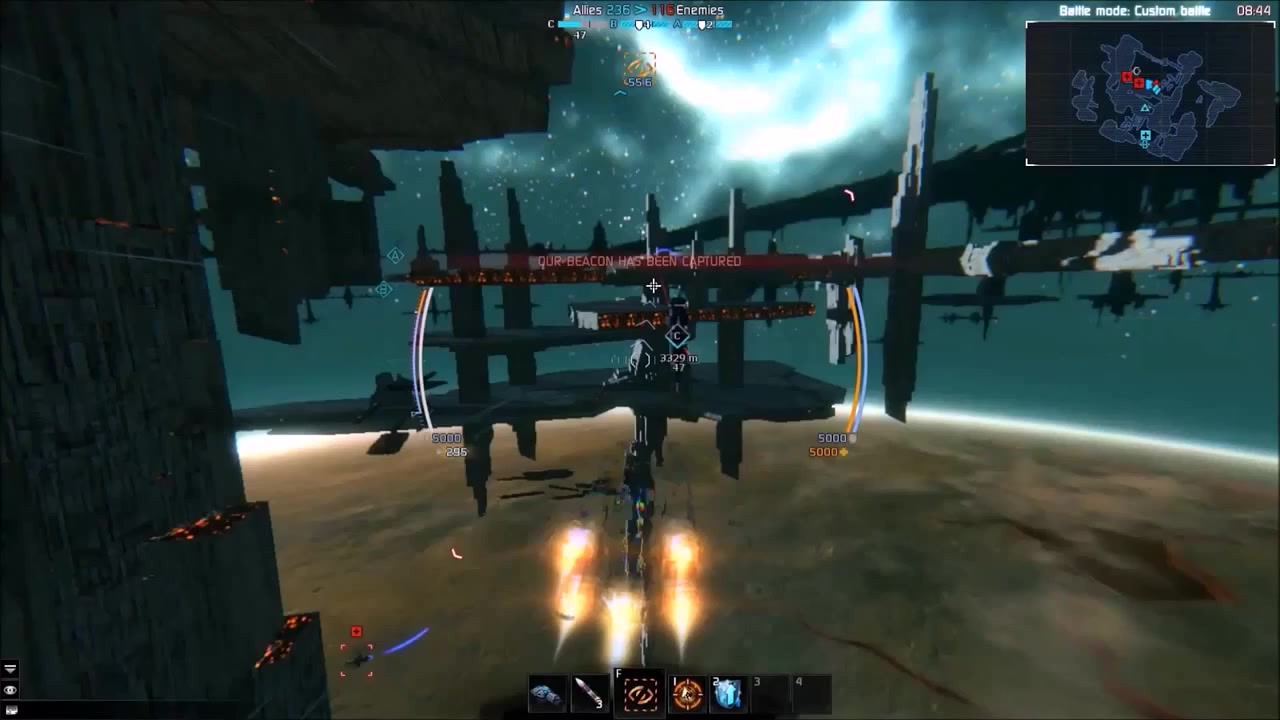Toggle the eye icon visibility button
Screen dimensions: 1280x720
click(x=10, y=690)
